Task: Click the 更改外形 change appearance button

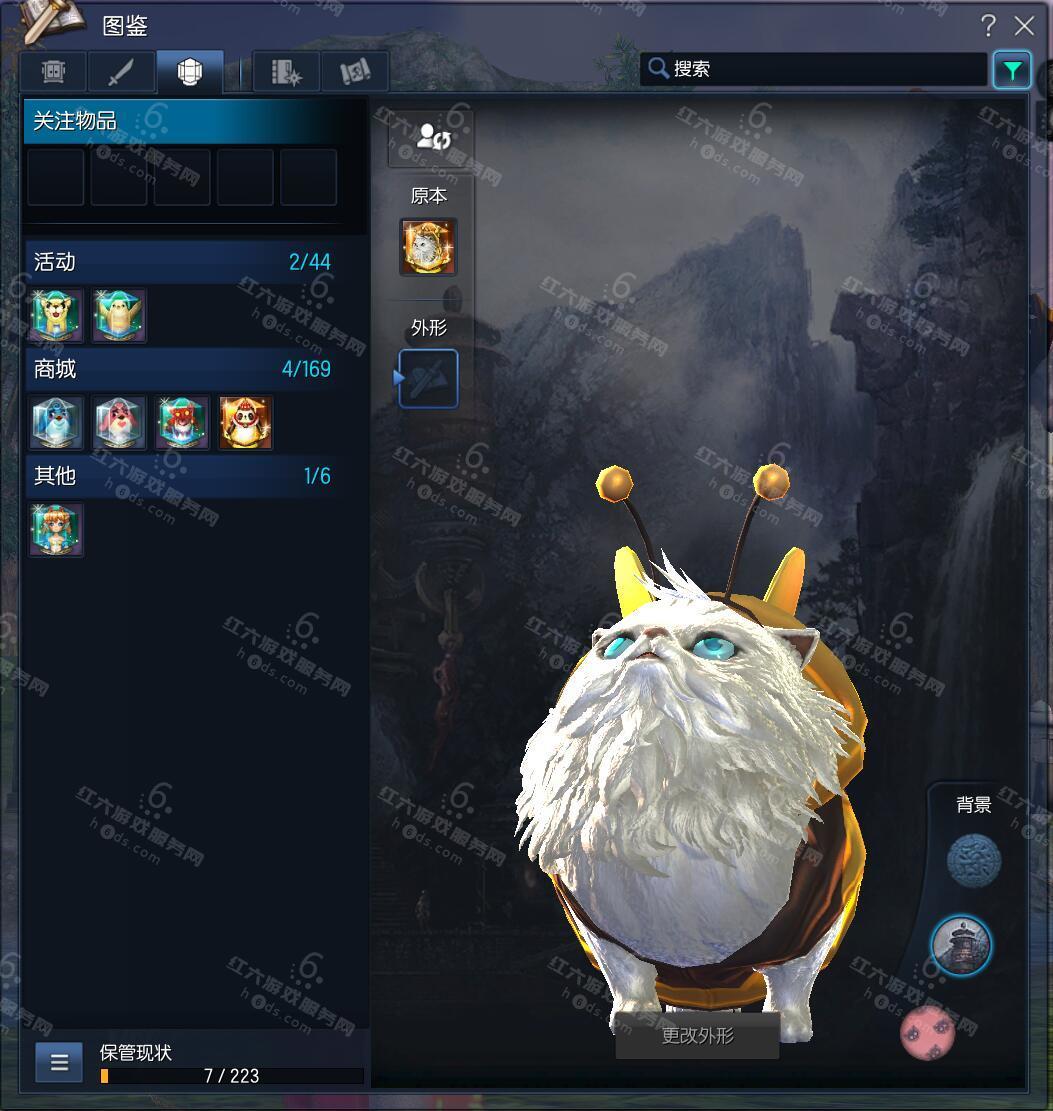Action: coord(697,1036)
